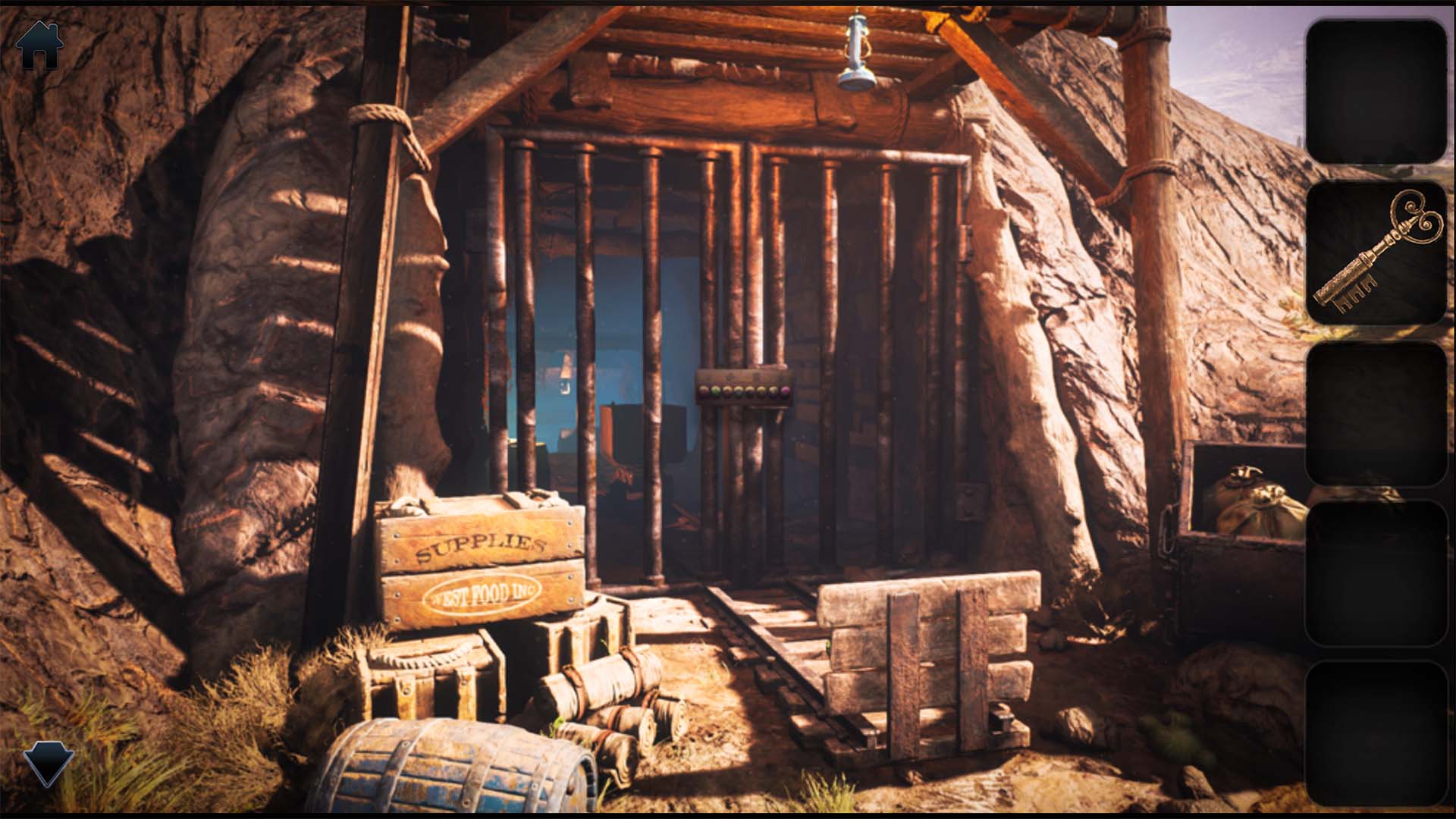Select the ornate golden key slot

click(x=1376, y=253)
